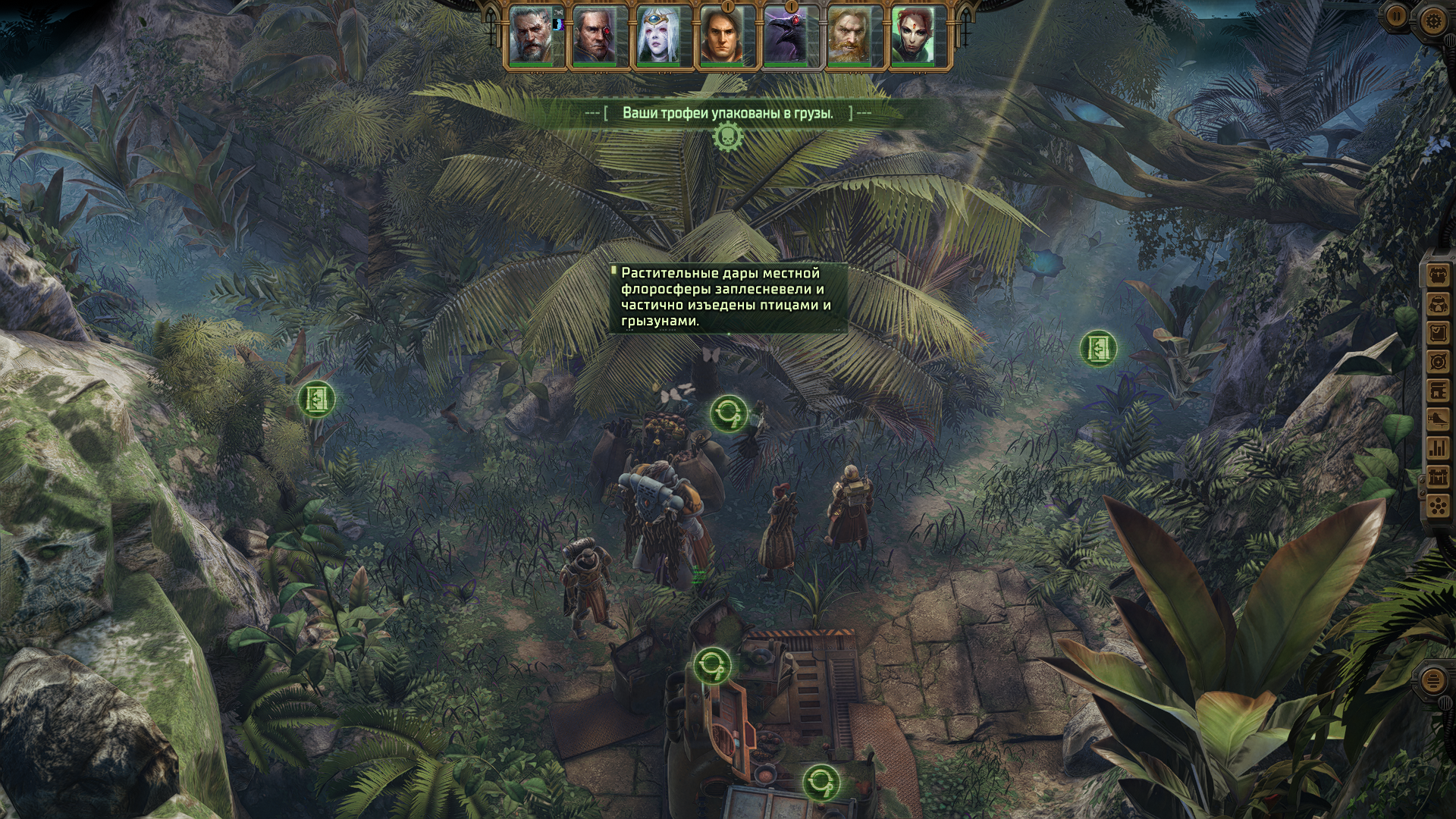The height and width of the screenshot is (819, 1456).
Task: Click the circular target icon in sidebar
Action: [1437, 362]
